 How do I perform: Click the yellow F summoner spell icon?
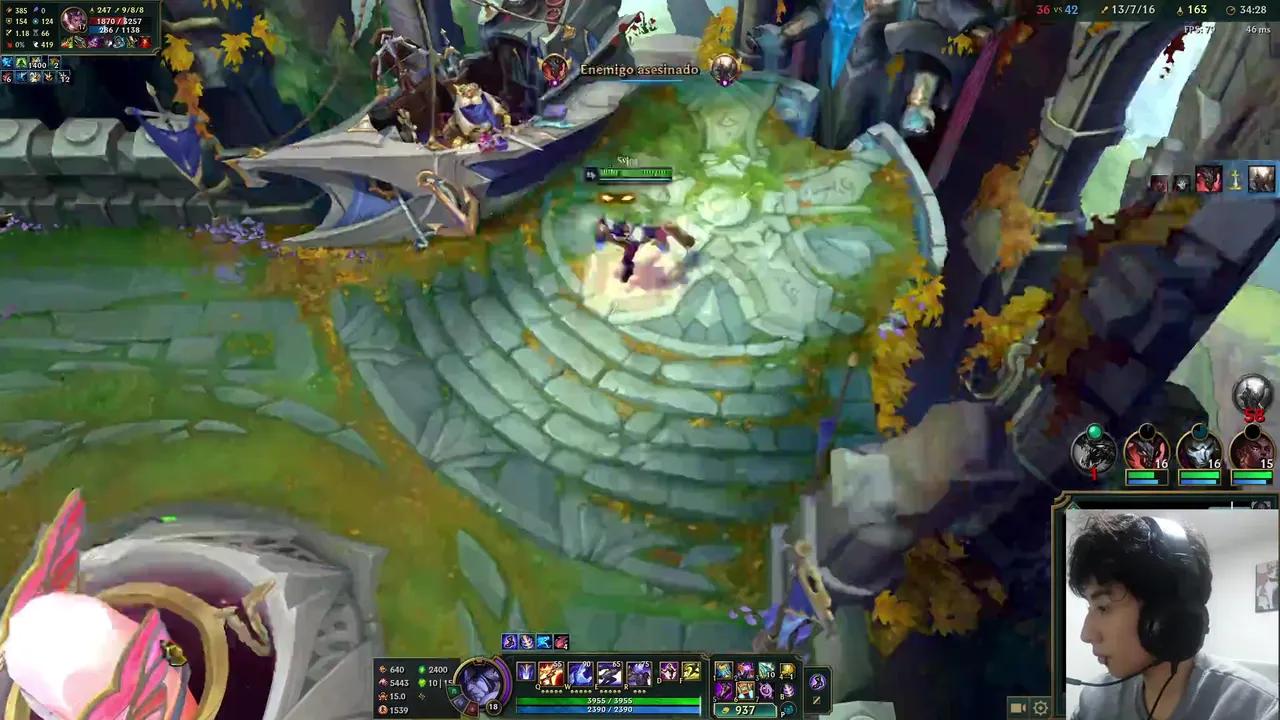coord(690,671)
